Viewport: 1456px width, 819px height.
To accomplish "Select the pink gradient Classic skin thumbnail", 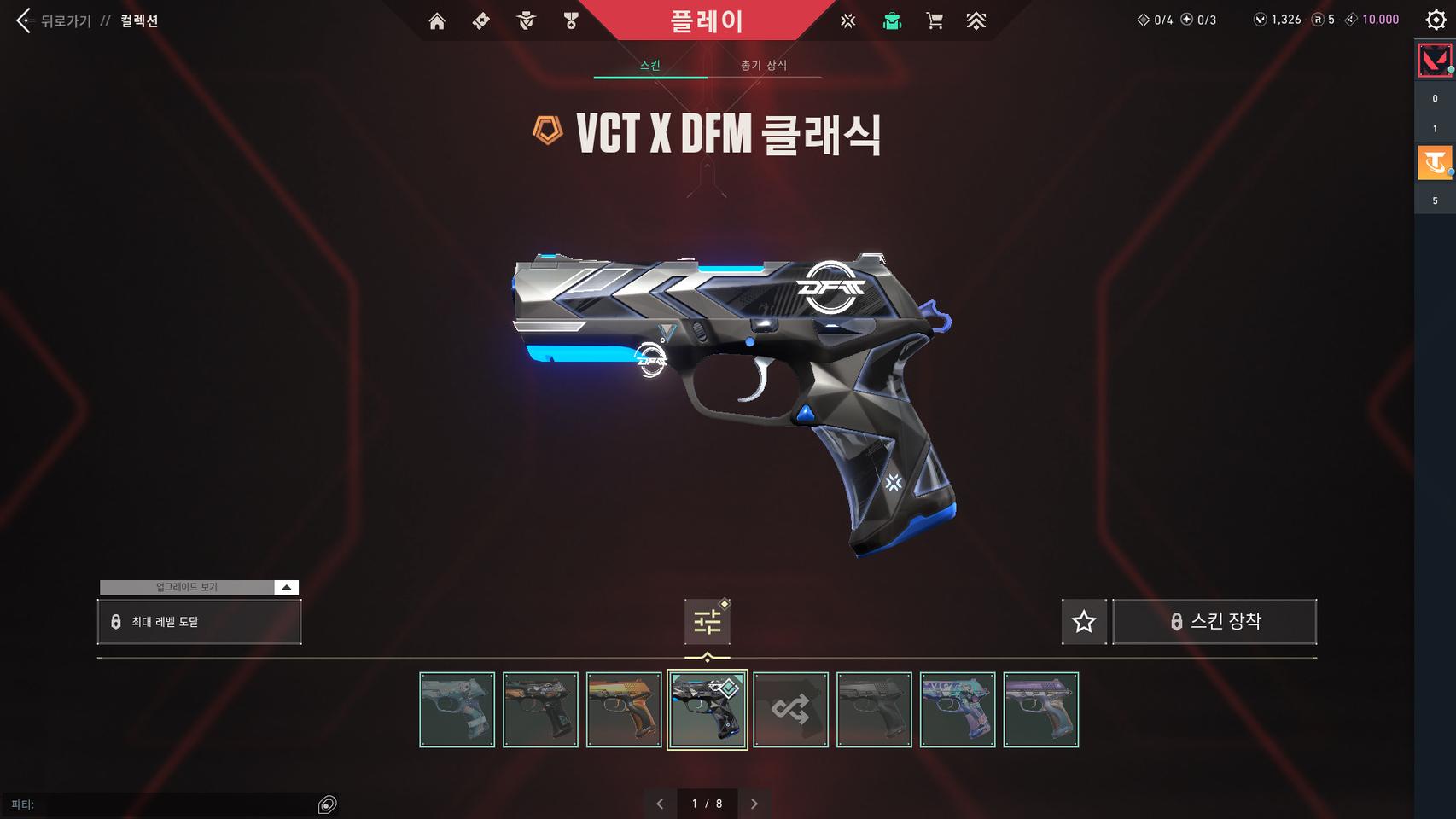I will pos(1040,710).
